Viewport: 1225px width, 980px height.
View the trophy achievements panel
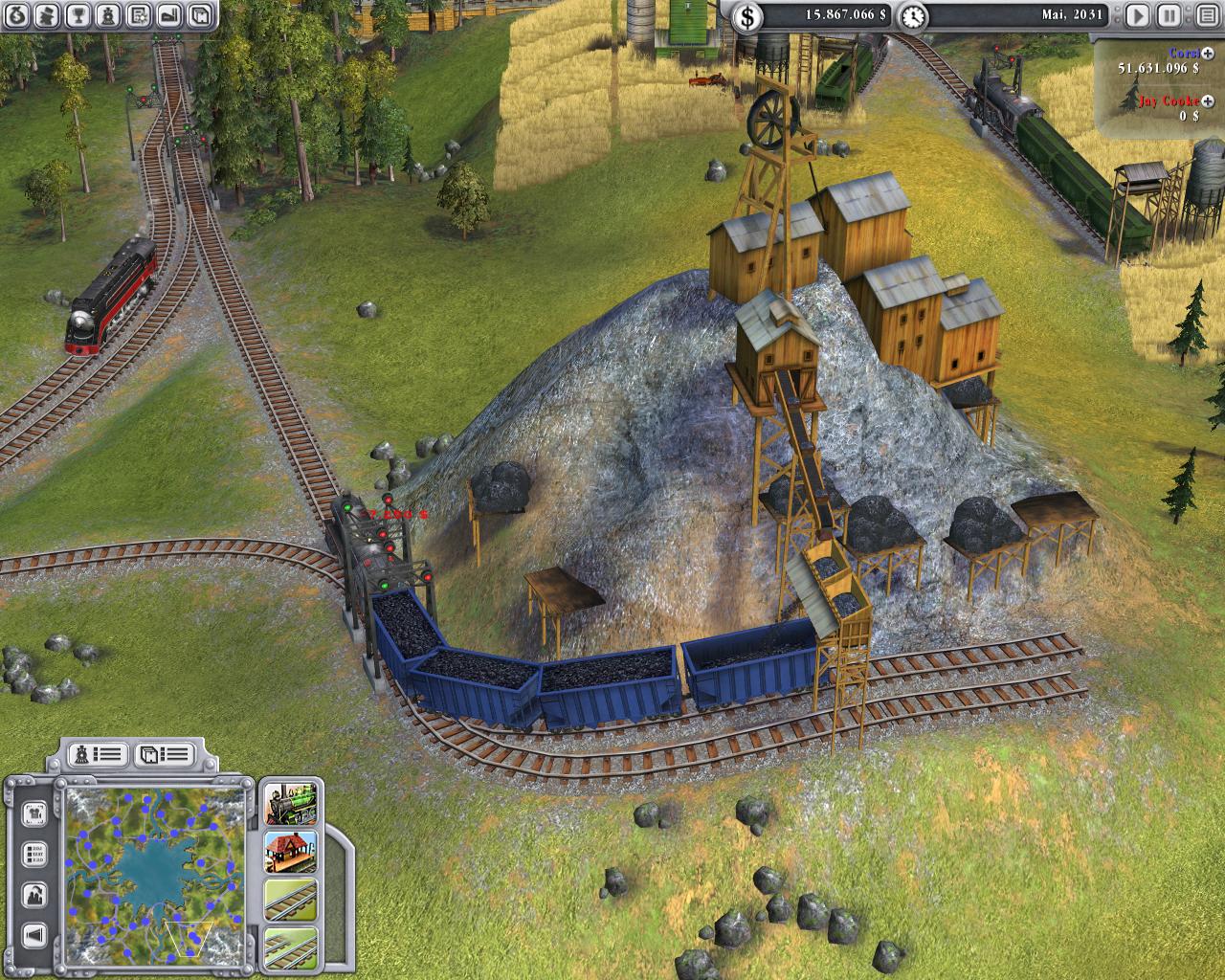(x=79, y=15)
